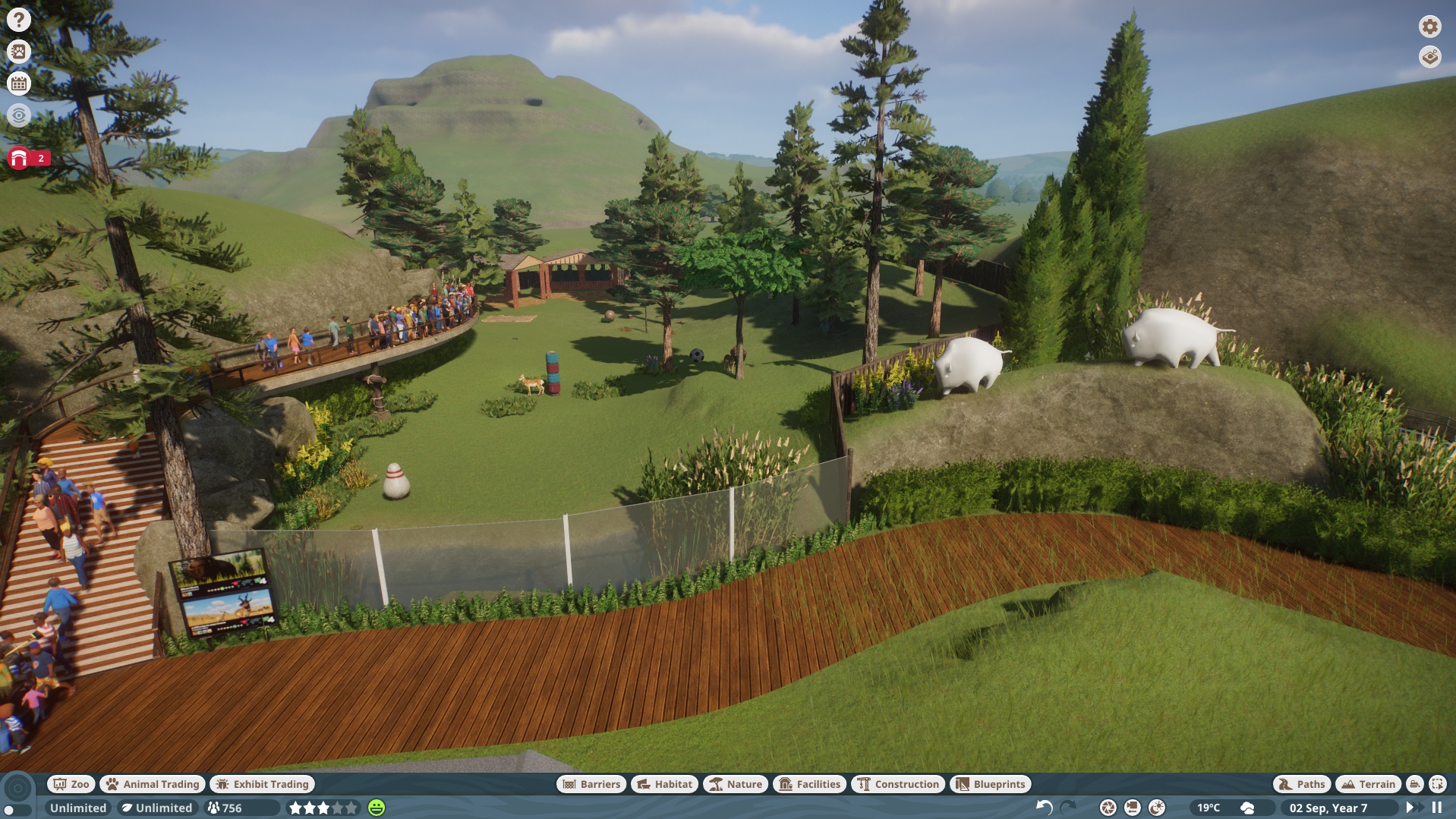
Task: Open the Facilities menu
Action: pos(809,784)
